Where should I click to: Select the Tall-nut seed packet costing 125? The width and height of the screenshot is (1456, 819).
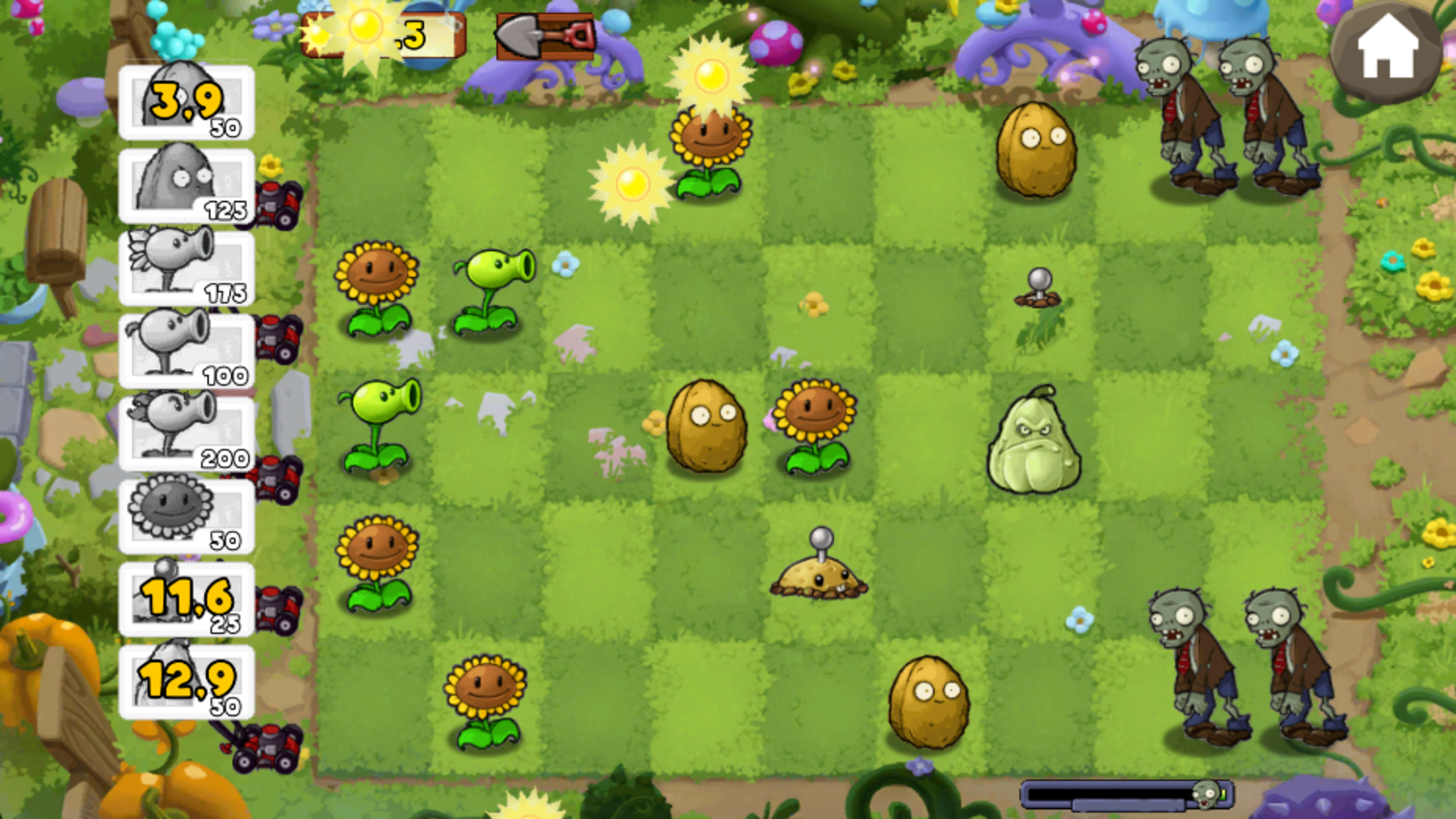[184, 186]
